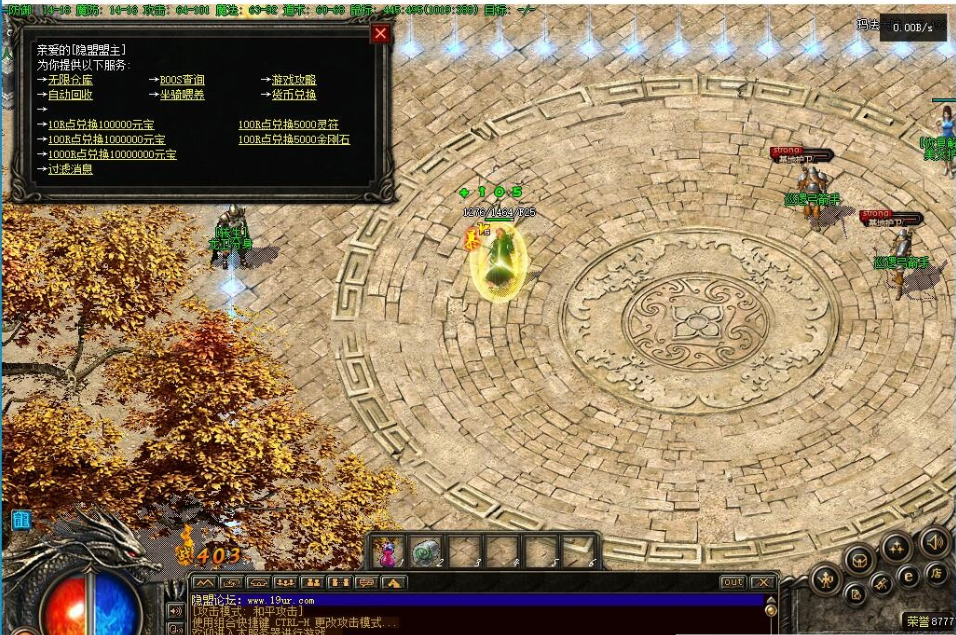Select the BOOS查询 option
Viewport: 956px width, 635px height.
pos(182,80)
